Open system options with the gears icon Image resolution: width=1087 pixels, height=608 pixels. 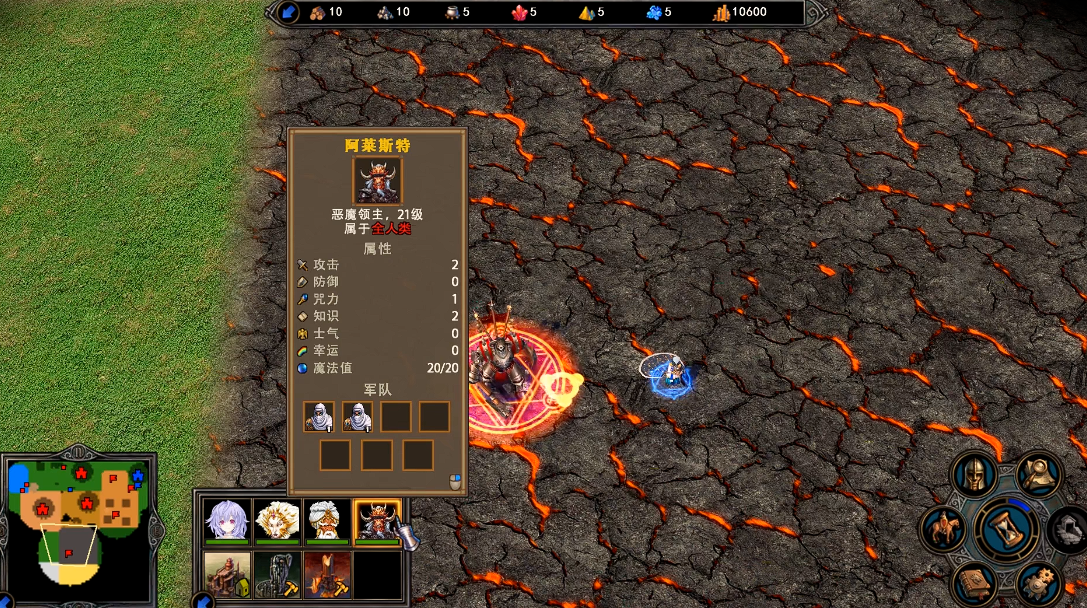(x=1038, y=580)
